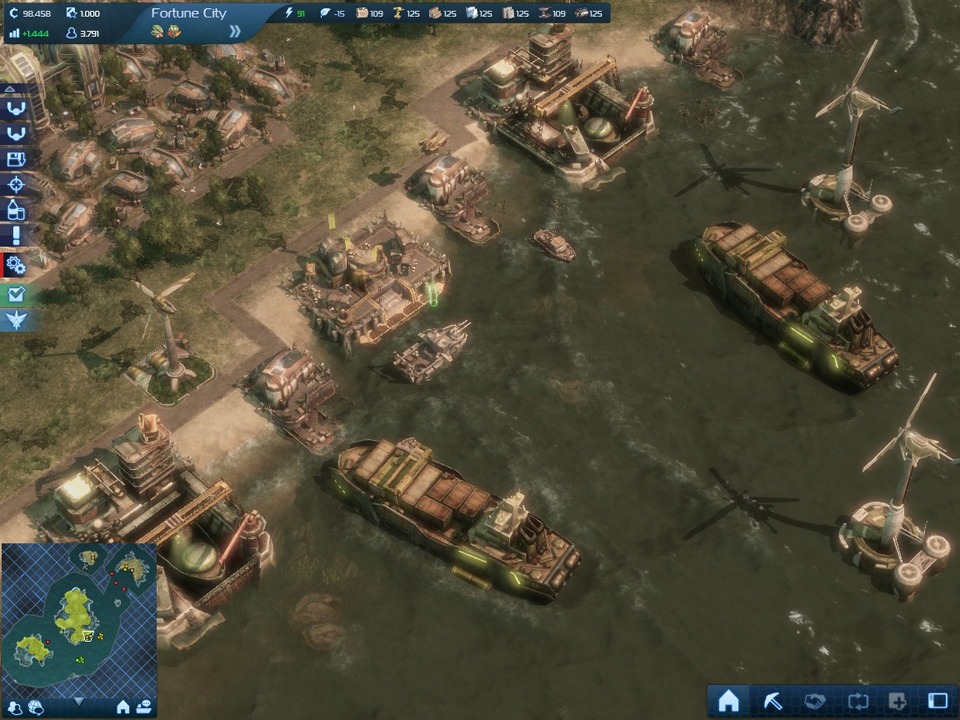Screen dimensions: 960x720
Task: Open the globe chat icon below minimap
Action: click(x=36, y=707)
